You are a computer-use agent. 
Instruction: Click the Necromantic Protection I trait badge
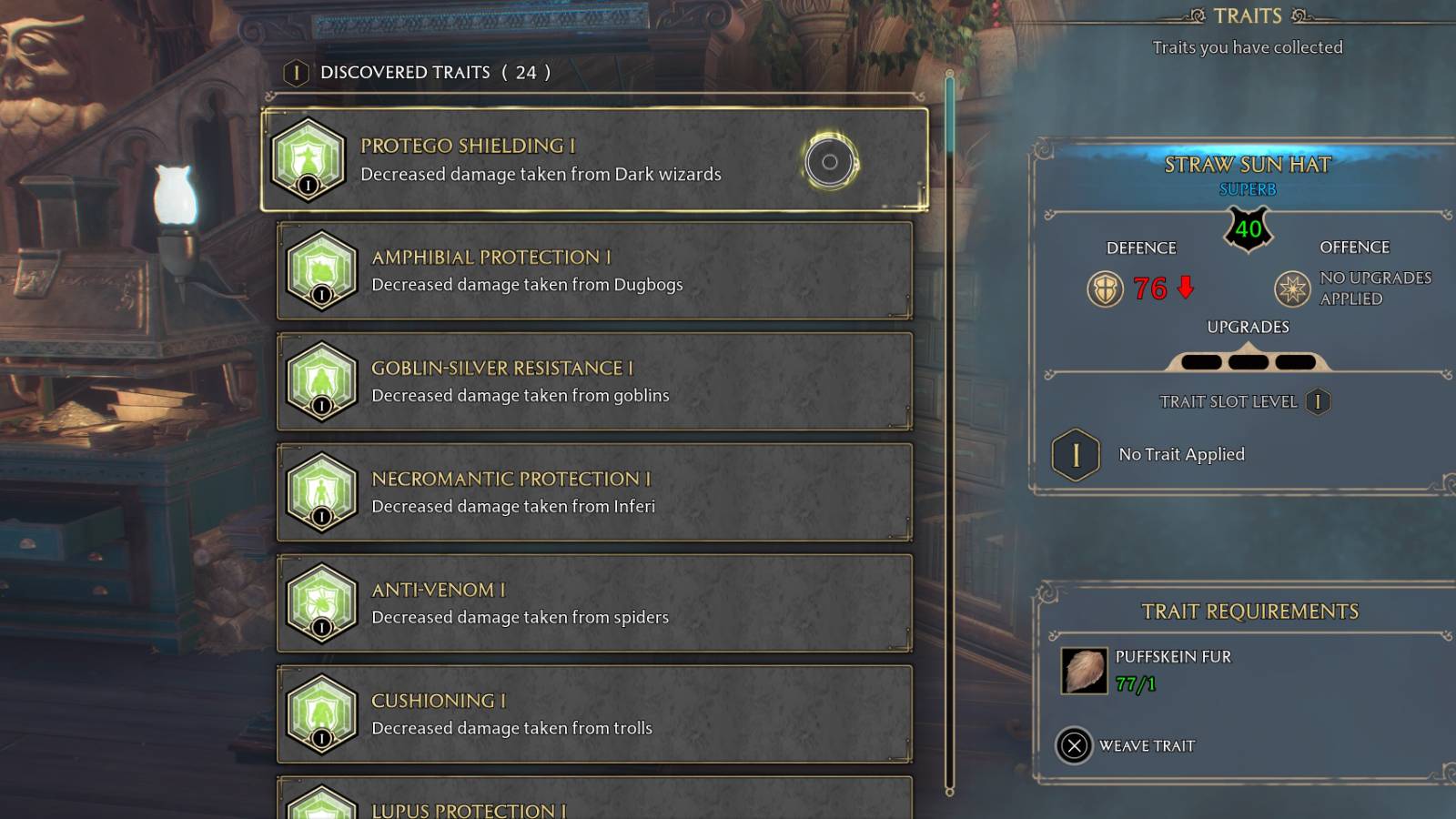point(320,492)
